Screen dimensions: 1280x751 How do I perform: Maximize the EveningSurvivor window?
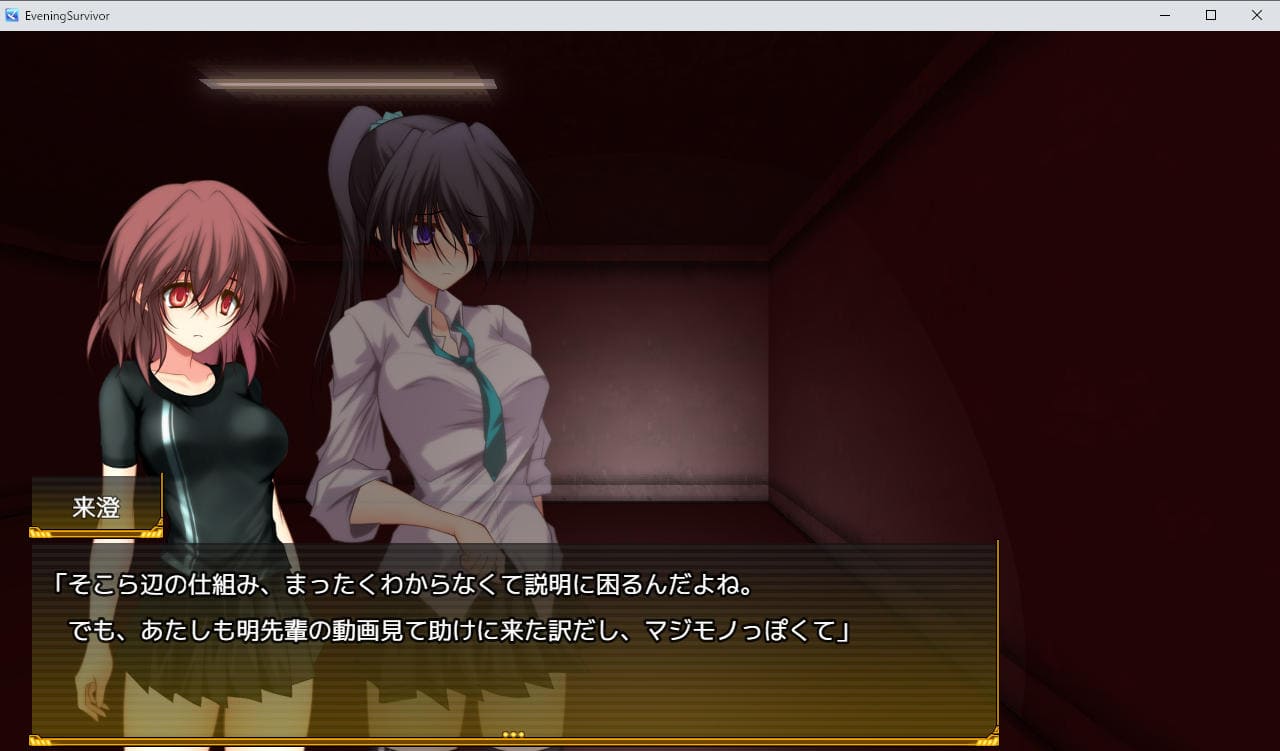click(1211, 15)
